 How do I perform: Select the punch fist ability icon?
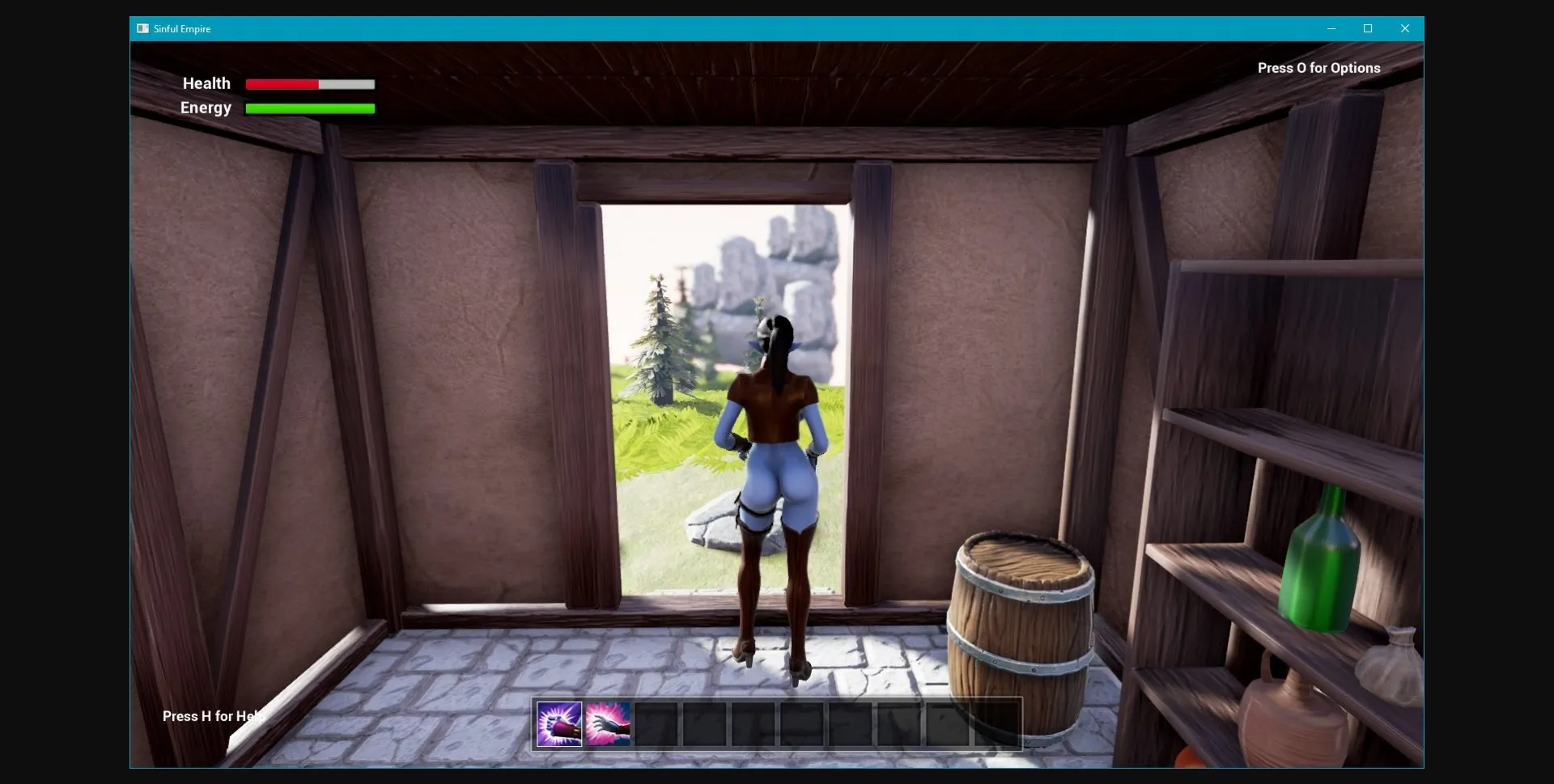click(x=558, y=723)
